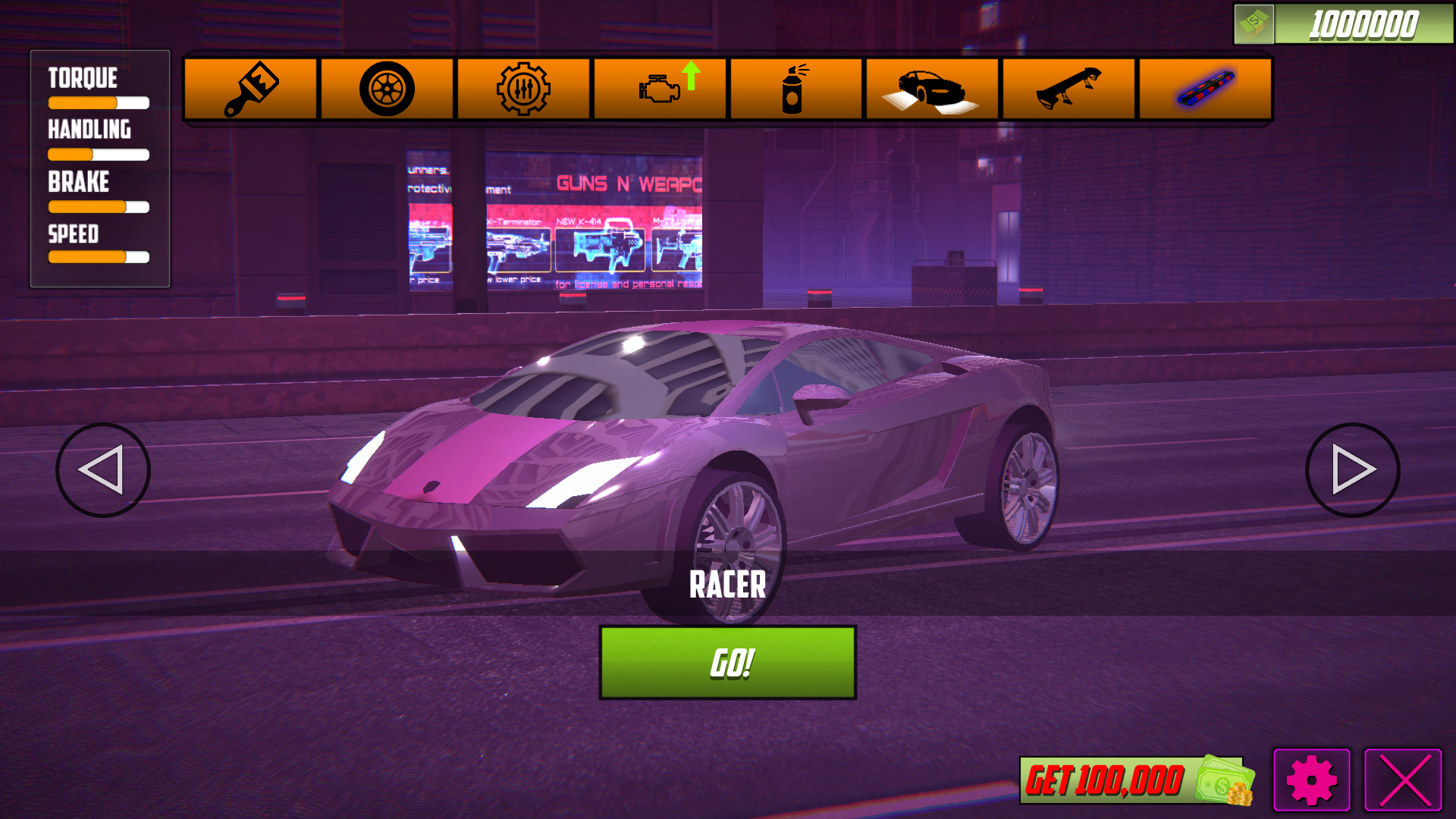1456x819 pixels.
Task: Click the HANDLING stat bar
Action: click(x=98, y=154)
